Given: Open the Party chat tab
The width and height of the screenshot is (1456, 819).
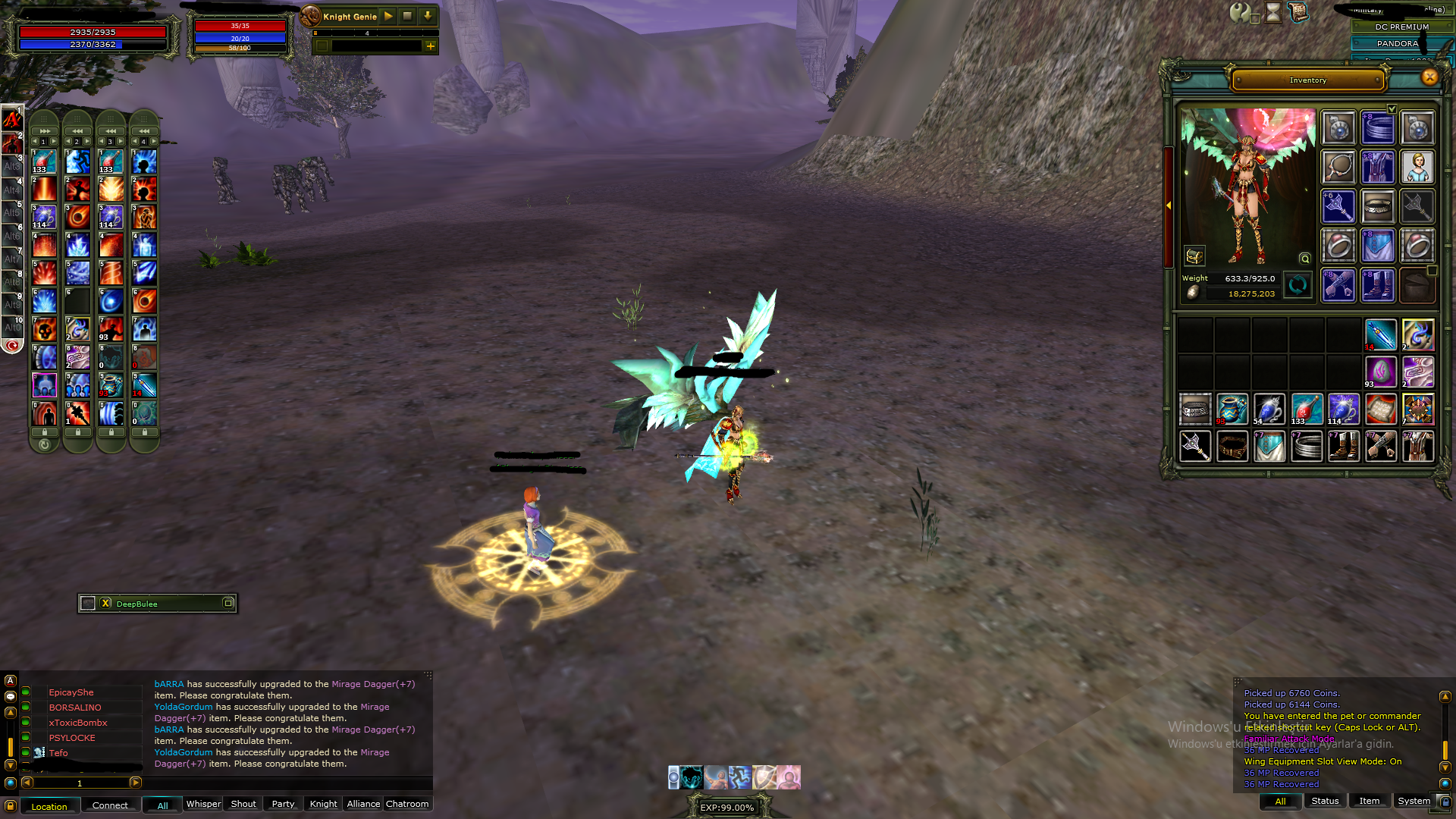Looking at the screenshot, I should pos(283,804).
